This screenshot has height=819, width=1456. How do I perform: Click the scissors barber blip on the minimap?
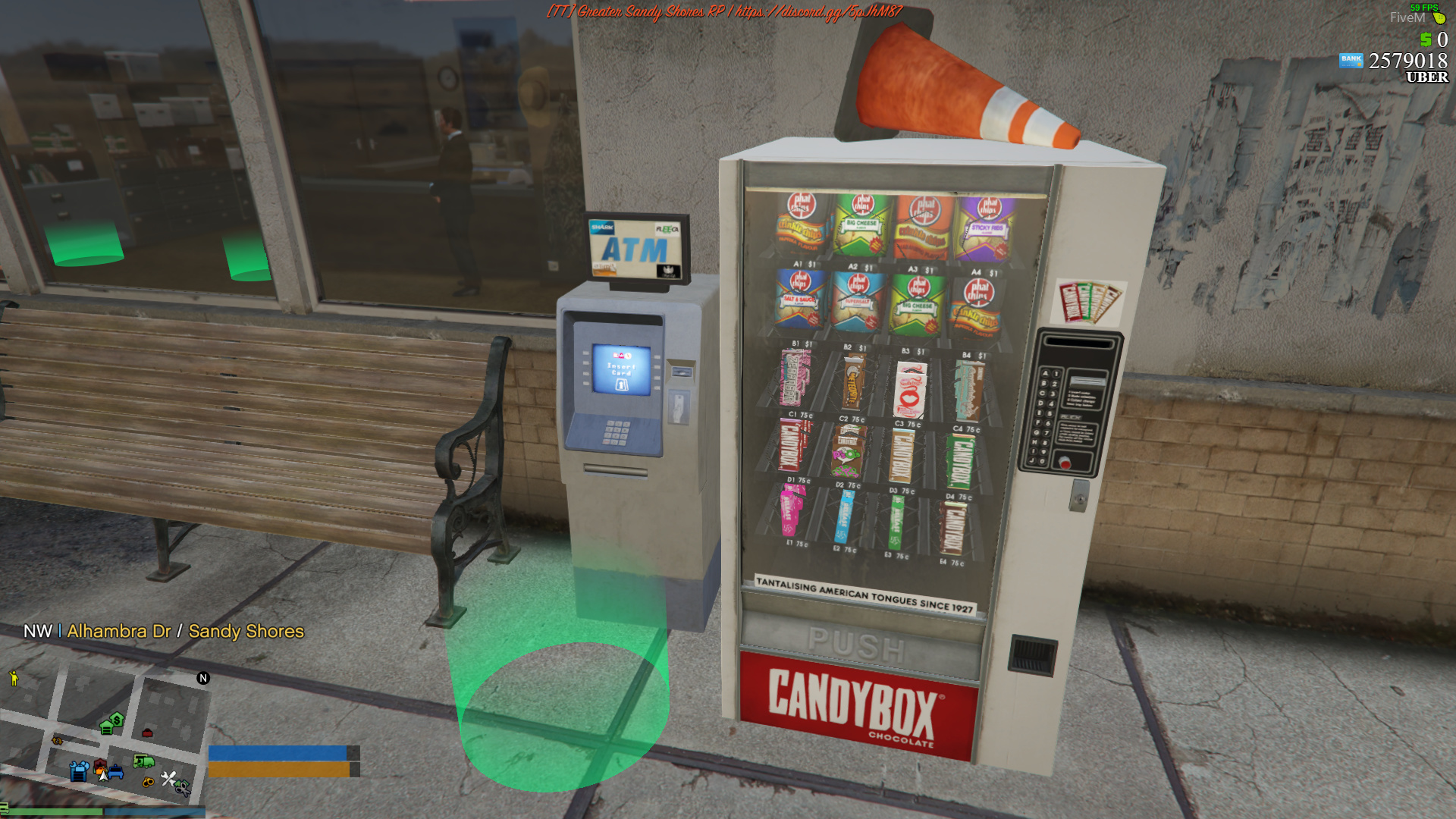click(x=181, y=789)
